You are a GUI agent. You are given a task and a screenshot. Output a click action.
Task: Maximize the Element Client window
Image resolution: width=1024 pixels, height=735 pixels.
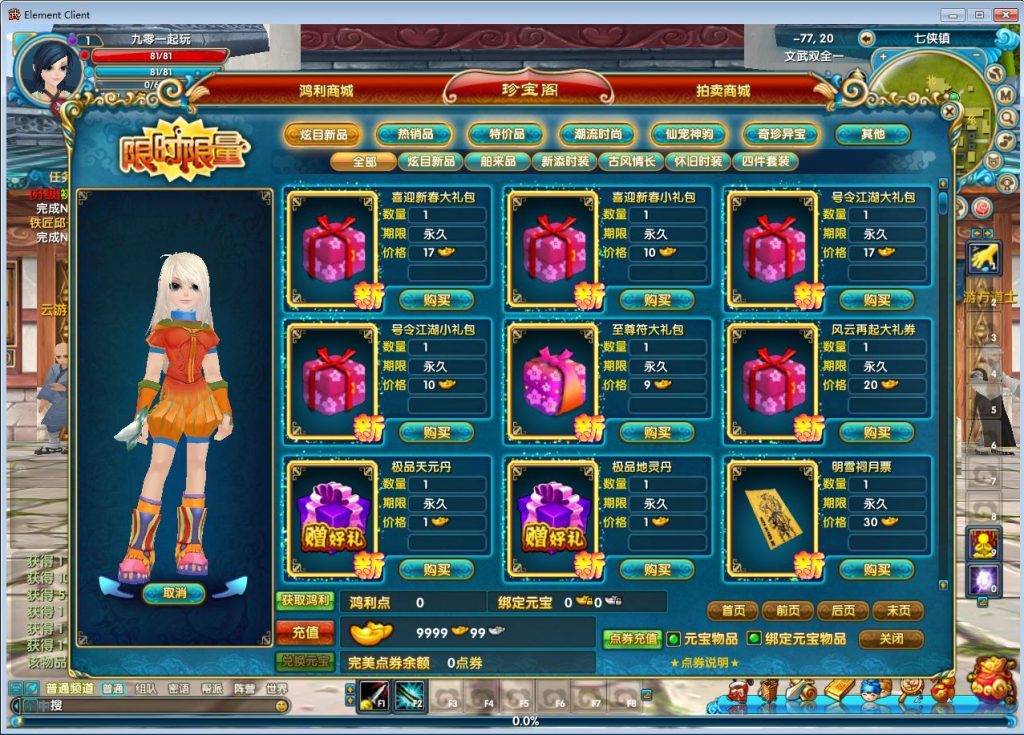click(x=979, y=14)
